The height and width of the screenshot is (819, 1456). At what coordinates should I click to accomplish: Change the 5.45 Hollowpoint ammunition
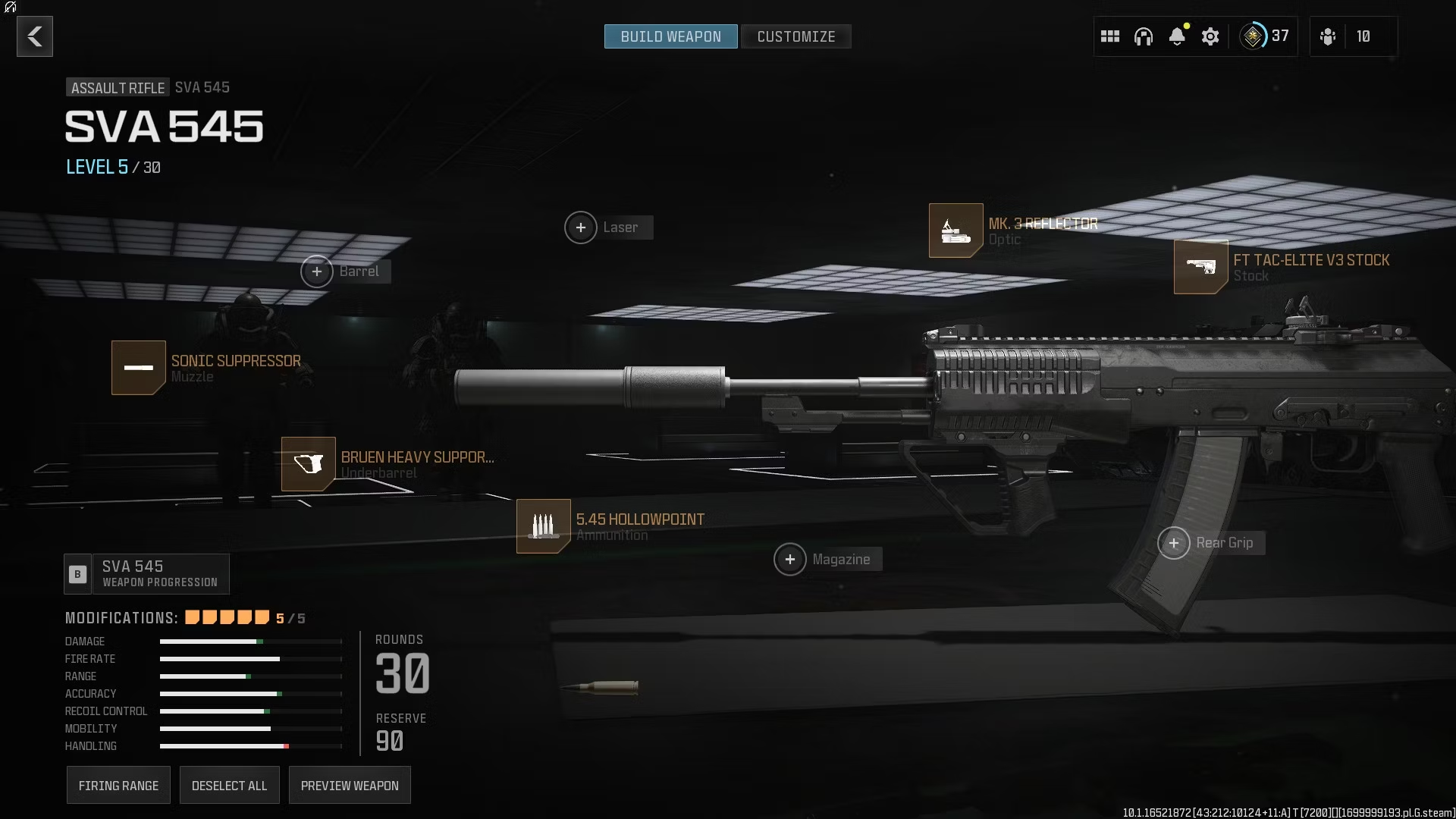[x=543, y=526]
